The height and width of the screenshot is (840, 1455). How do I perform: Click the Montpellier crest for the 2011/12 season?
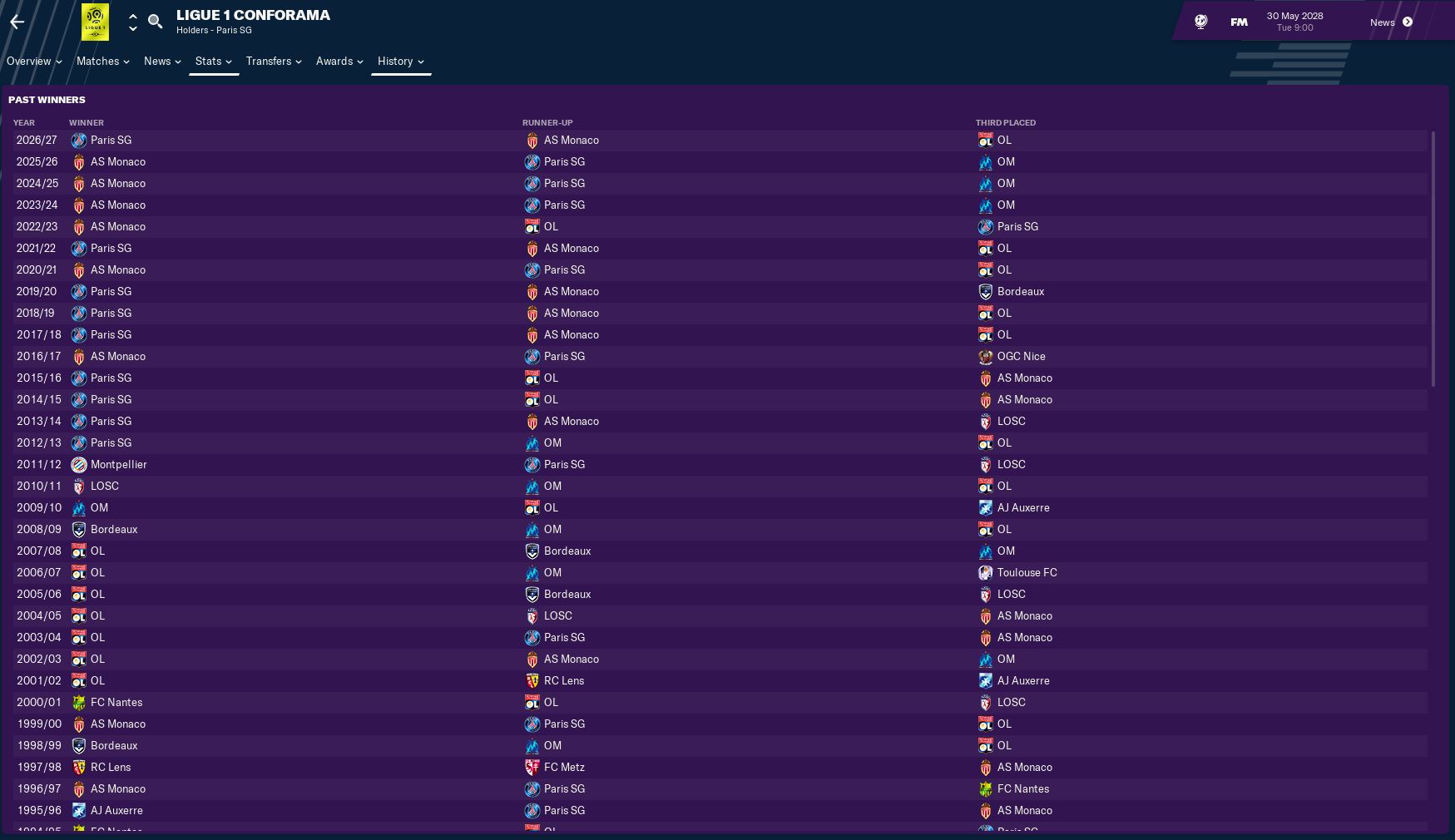point(79,464)
